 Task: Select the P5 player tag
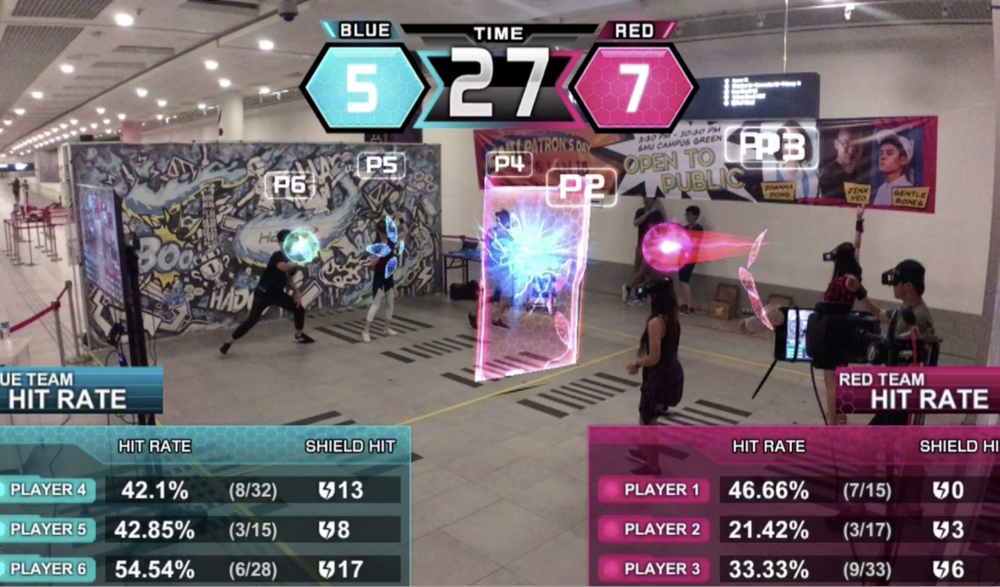coord(381,165)
